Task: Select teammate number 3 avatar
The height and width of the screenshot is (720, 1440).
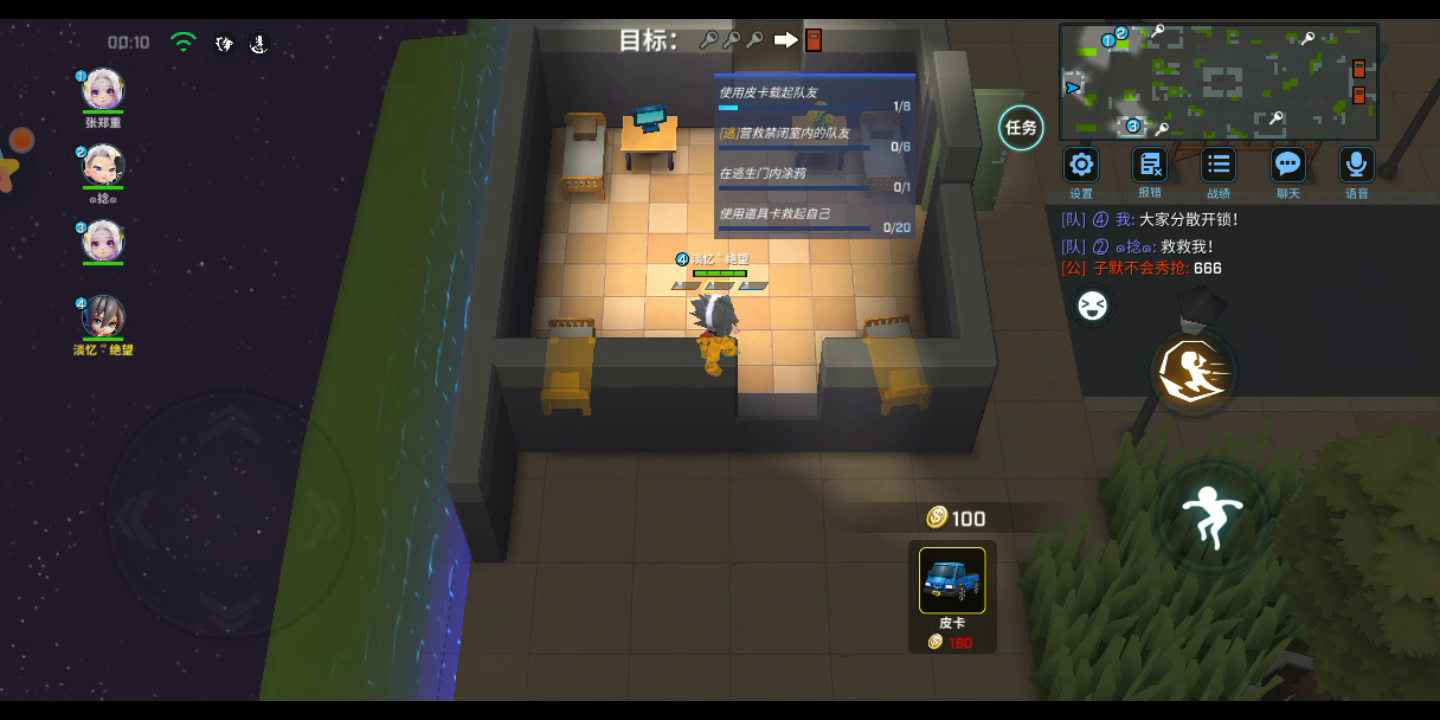Action: pyautogui.click(x=102, y=241)
